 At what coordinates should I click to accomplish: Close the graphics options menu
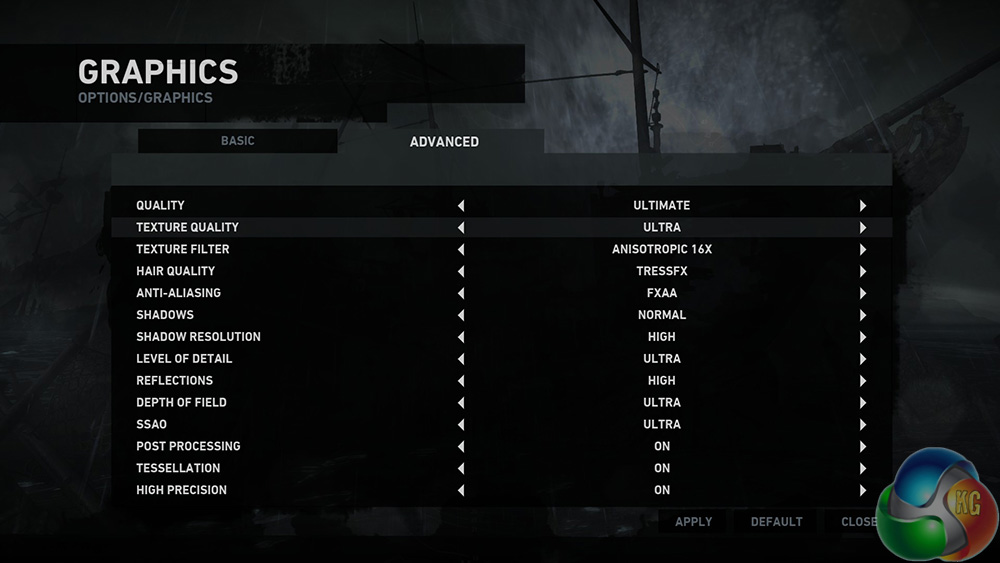858,522
